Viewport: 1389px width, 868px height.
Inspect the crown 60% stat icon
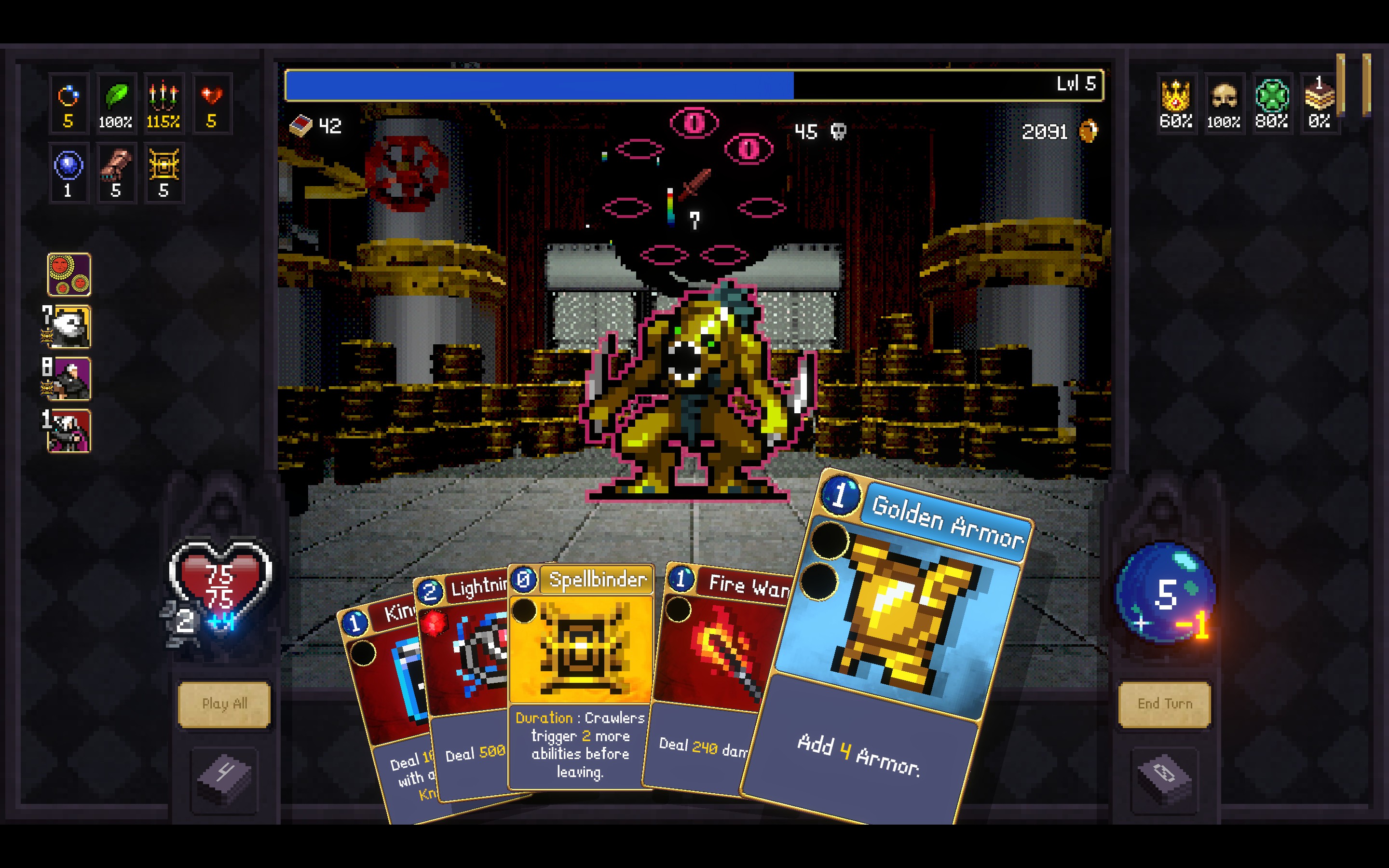[x=1175, y=103]
